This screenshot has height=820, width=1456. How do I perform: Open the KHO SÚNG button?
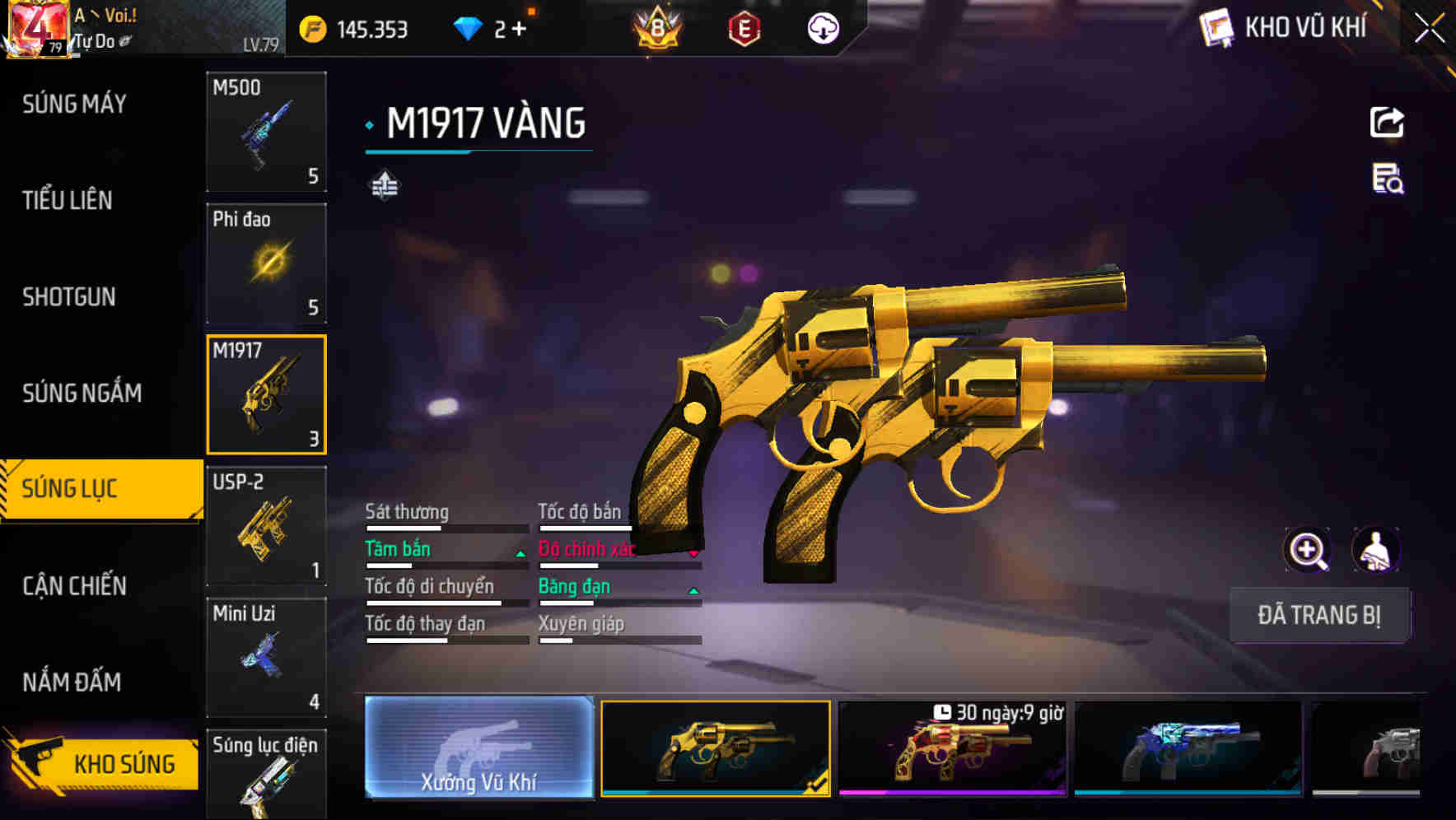point(103,762)
